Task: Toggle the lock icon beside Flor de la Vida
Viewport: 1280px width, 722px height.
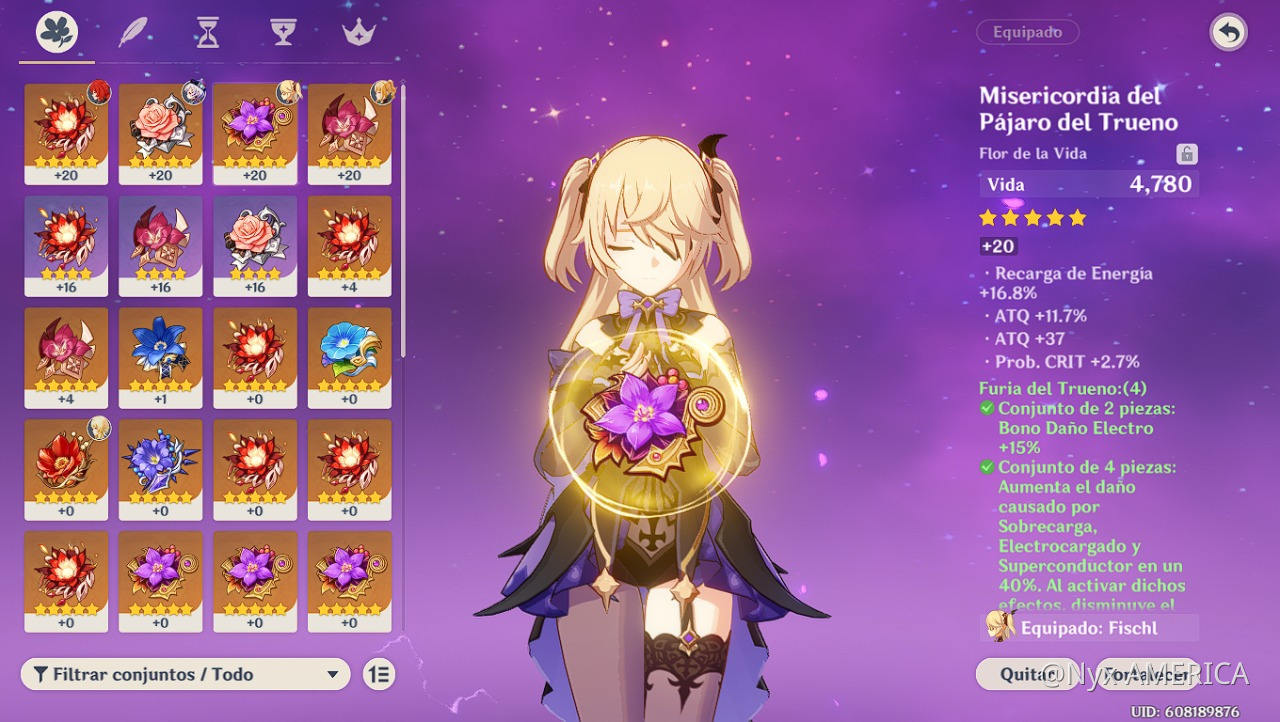Action: (x=1186, y=154)
